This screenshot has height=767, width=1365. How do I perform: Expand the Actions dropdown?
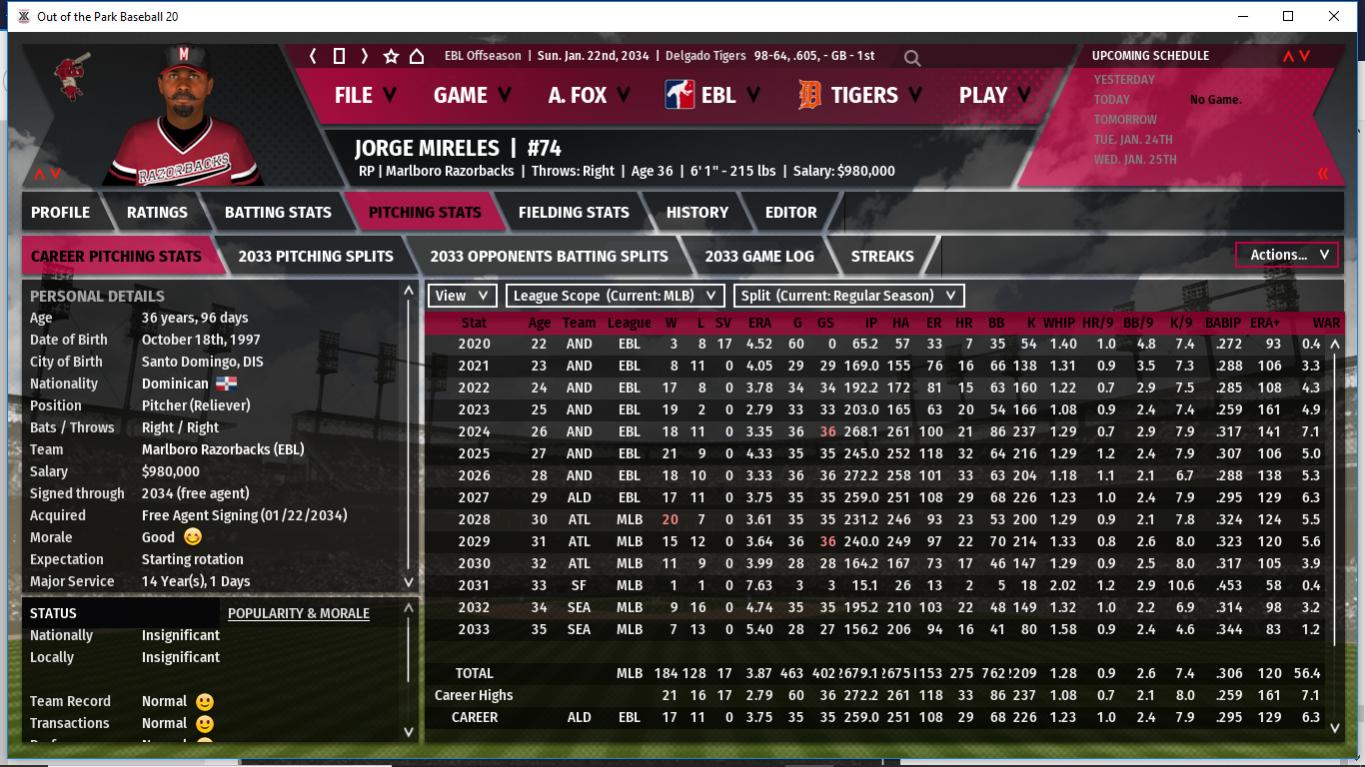point(1288,255)
